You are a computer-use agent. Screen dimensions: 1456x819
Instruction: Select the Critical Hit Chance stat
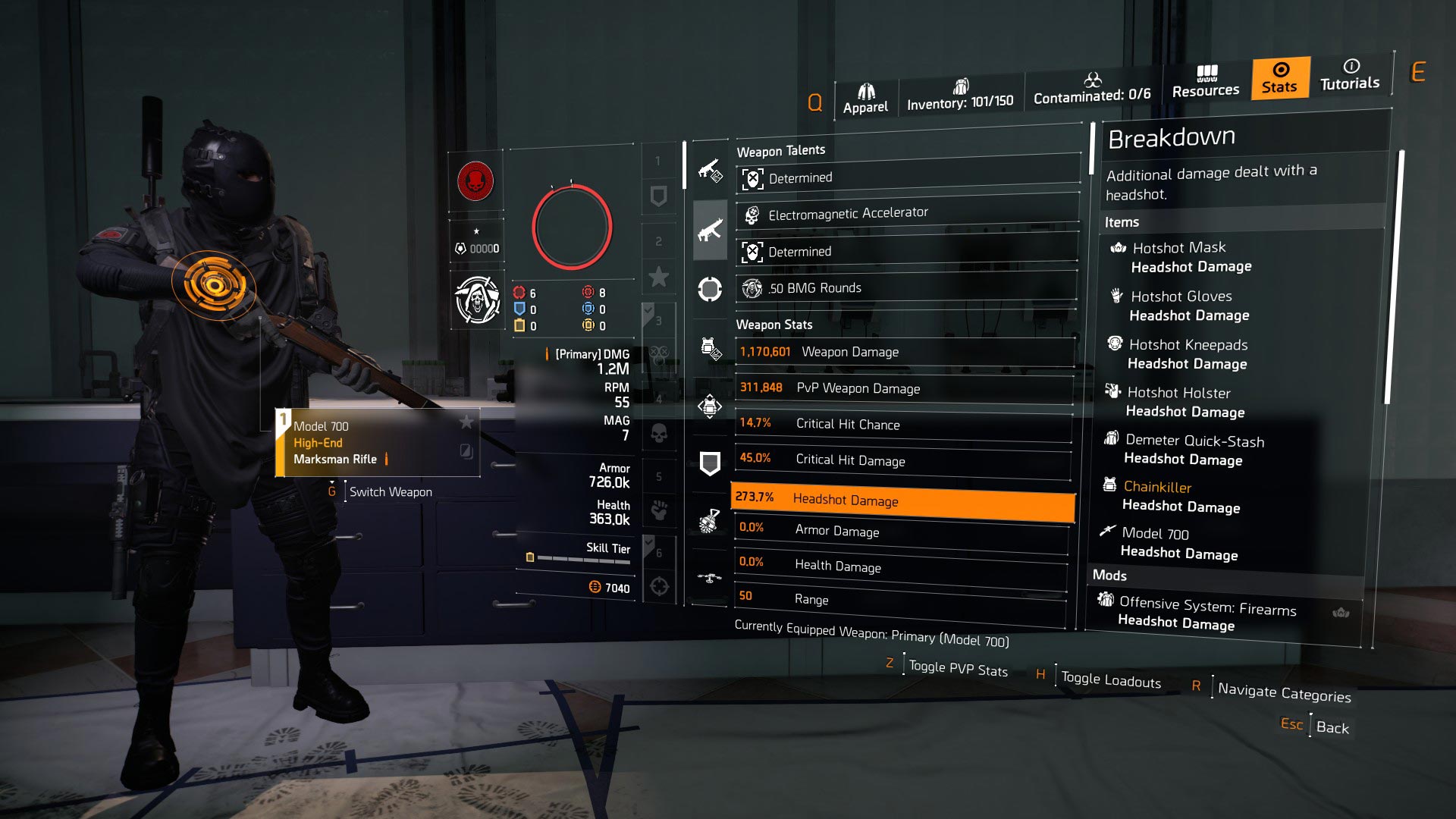(903, 424)
